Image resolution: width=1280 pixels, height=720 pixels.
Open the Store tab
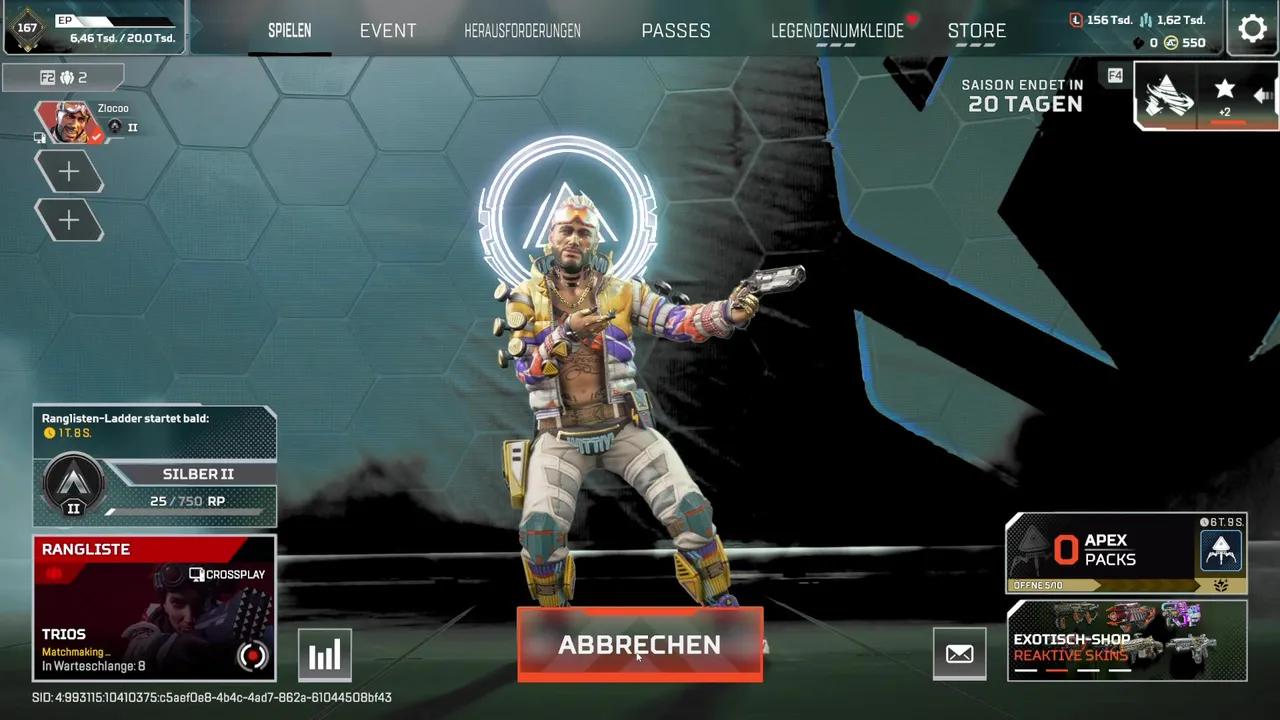976,31
